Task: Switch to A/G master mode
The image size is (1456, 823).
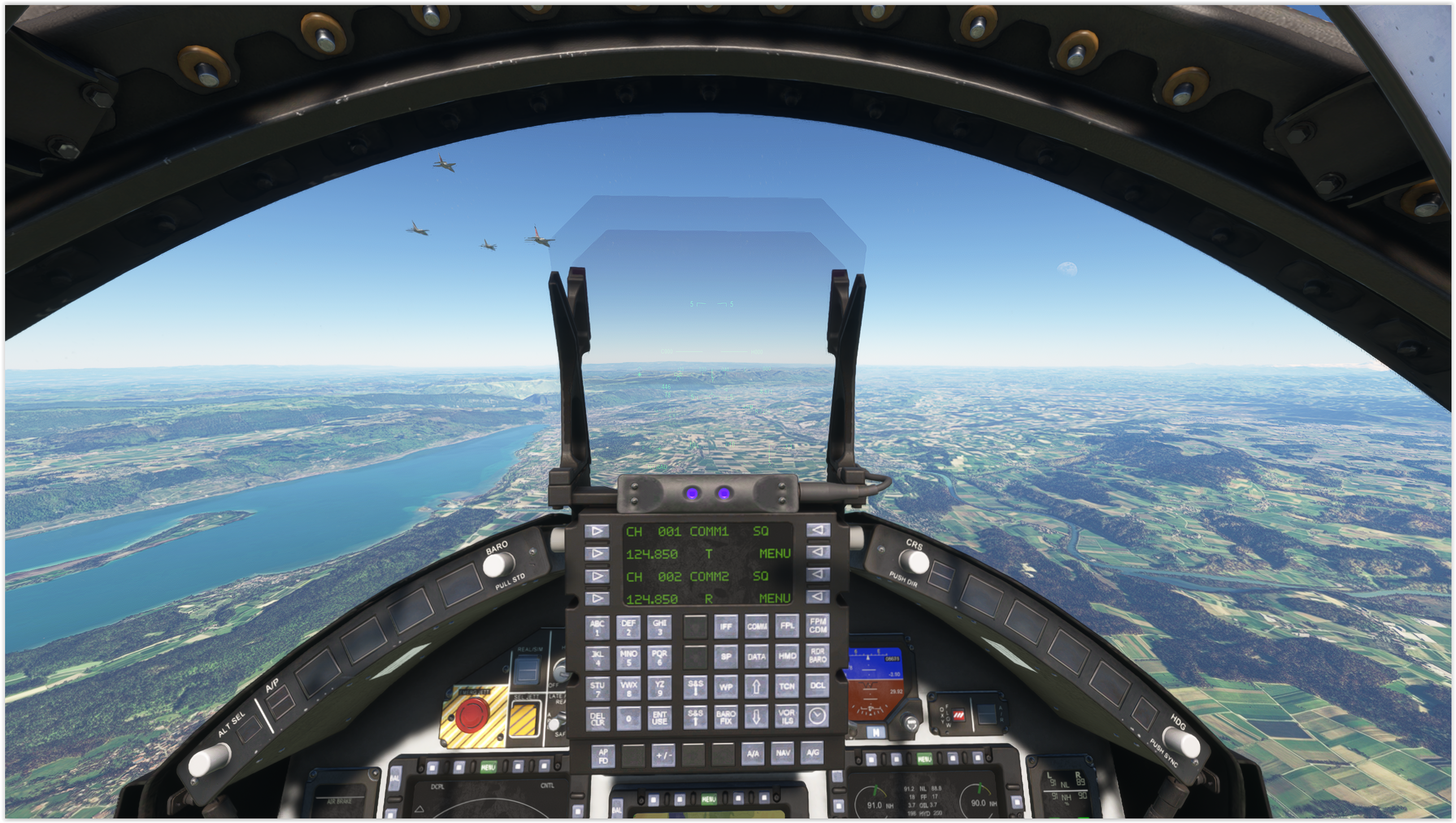Action: click(x=812, y=752)
